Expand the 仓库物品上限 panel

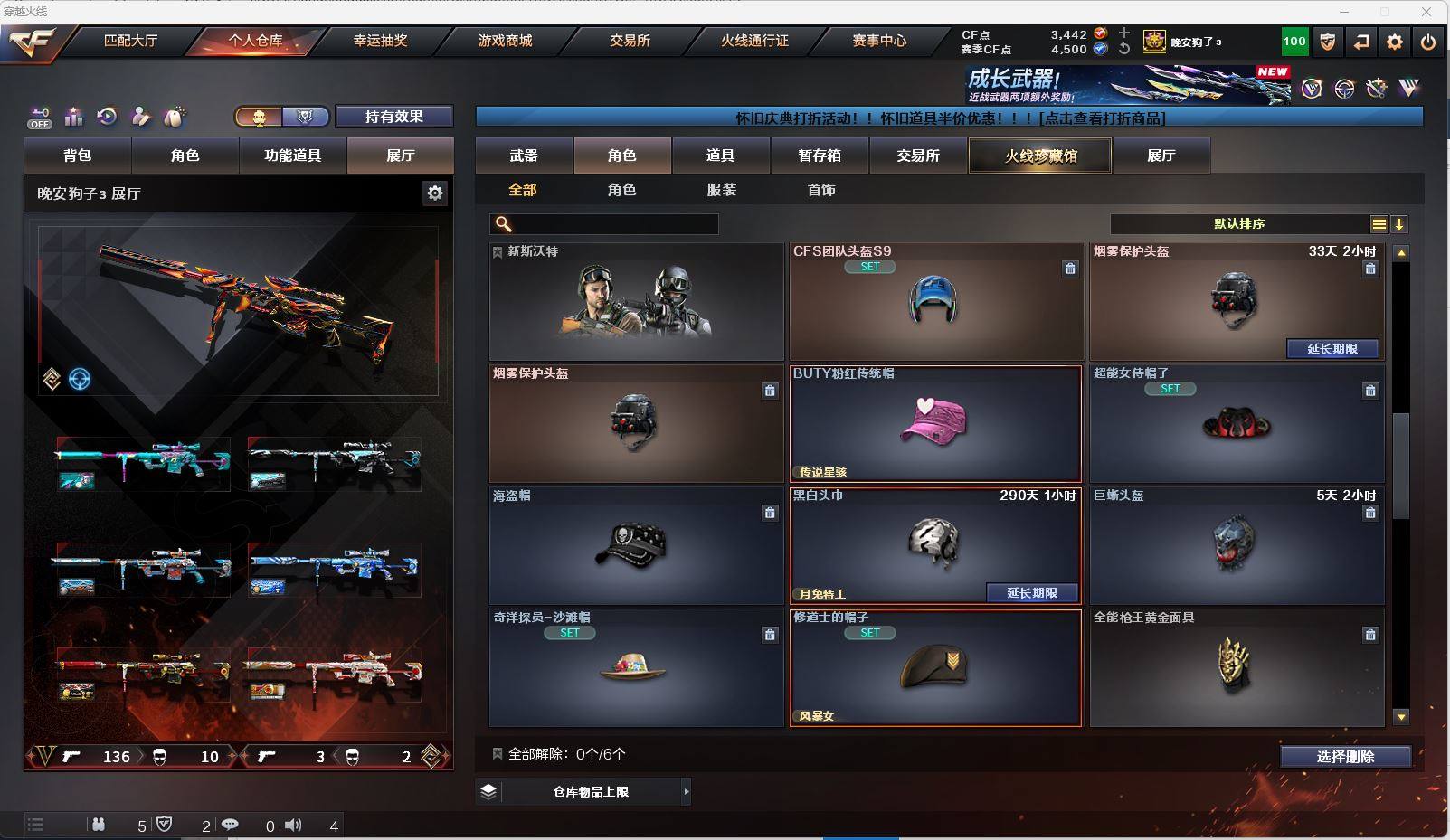pos(686,792)
